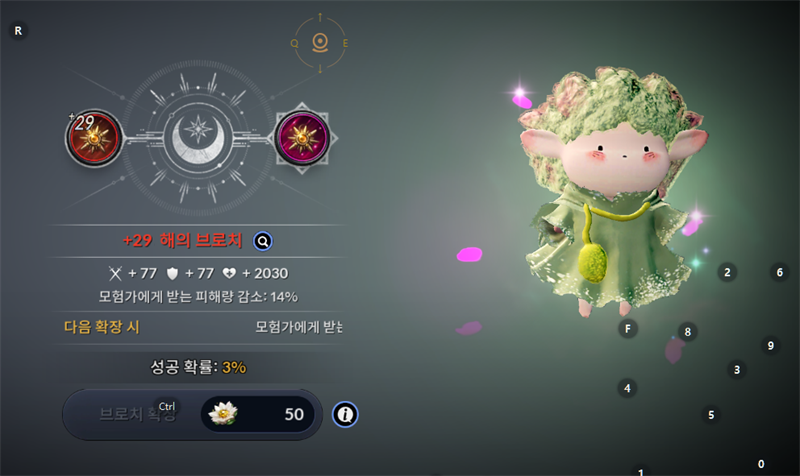Select the +29 sun brooch icon
The image size is (800, 476).
point(94,137)
